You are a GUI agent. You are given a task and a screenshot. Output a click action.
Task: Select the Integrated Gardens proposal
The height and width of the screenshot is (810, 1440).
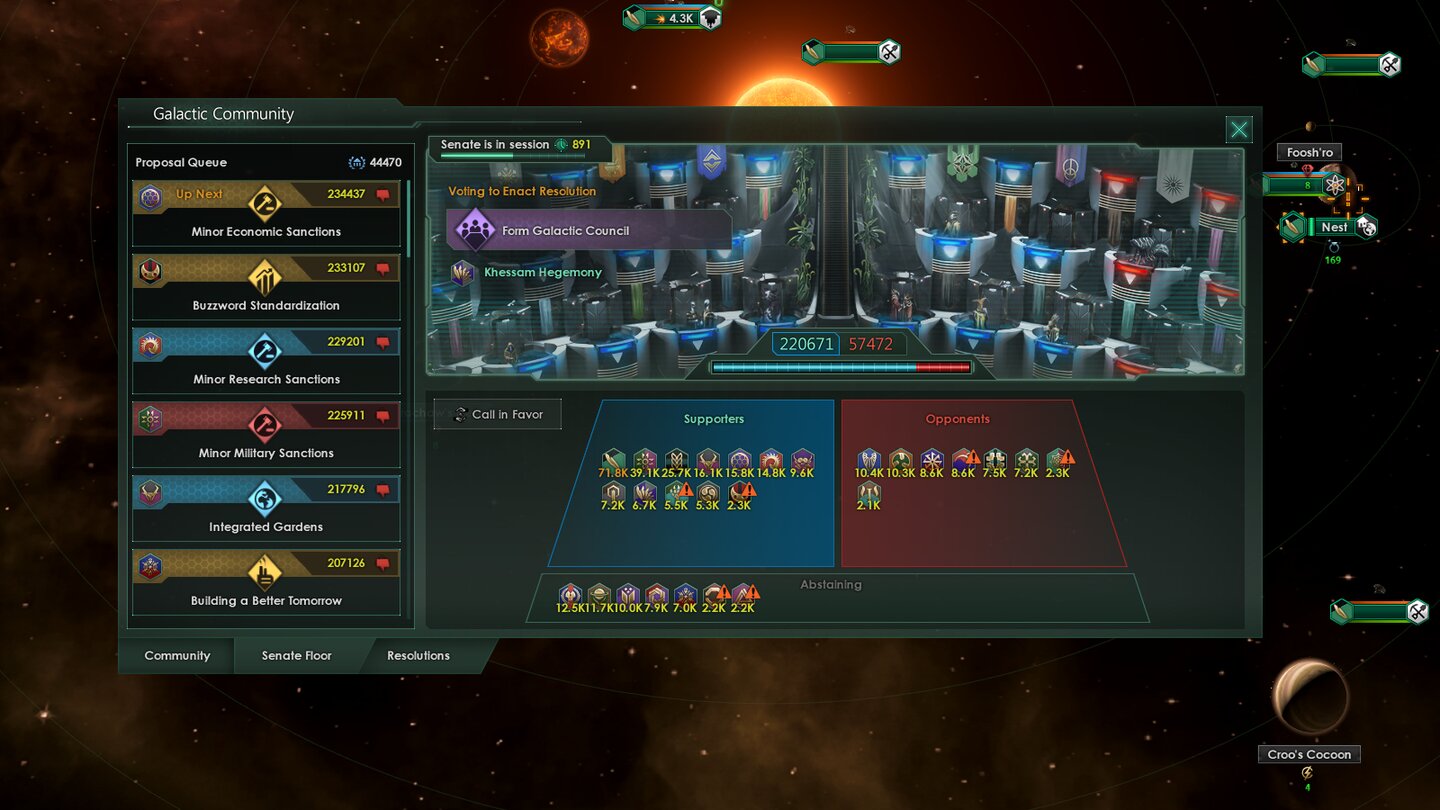point(266,508)
